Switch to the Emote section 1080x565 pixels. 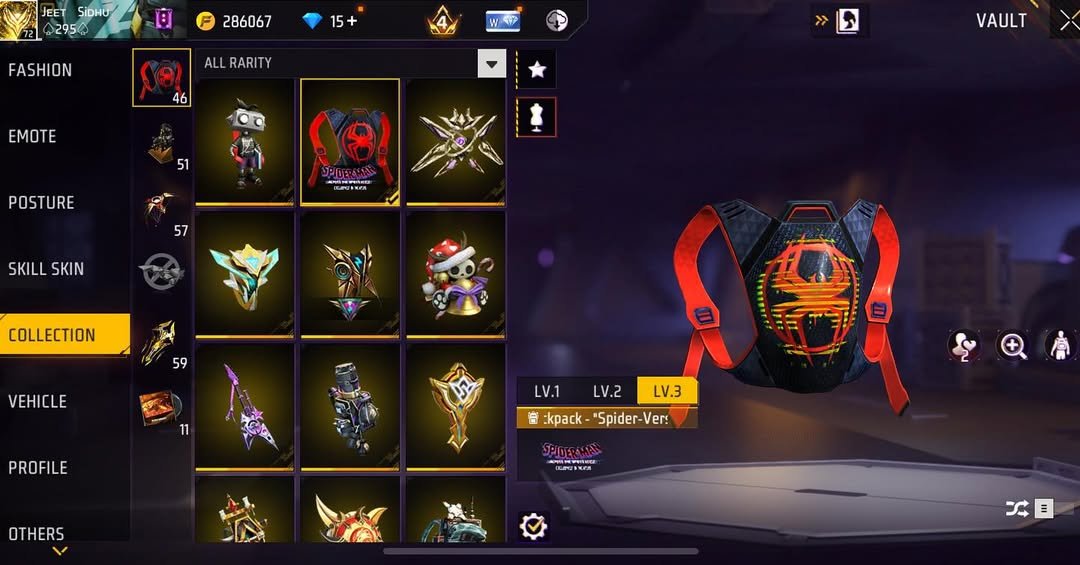click(x=33, y=136)
